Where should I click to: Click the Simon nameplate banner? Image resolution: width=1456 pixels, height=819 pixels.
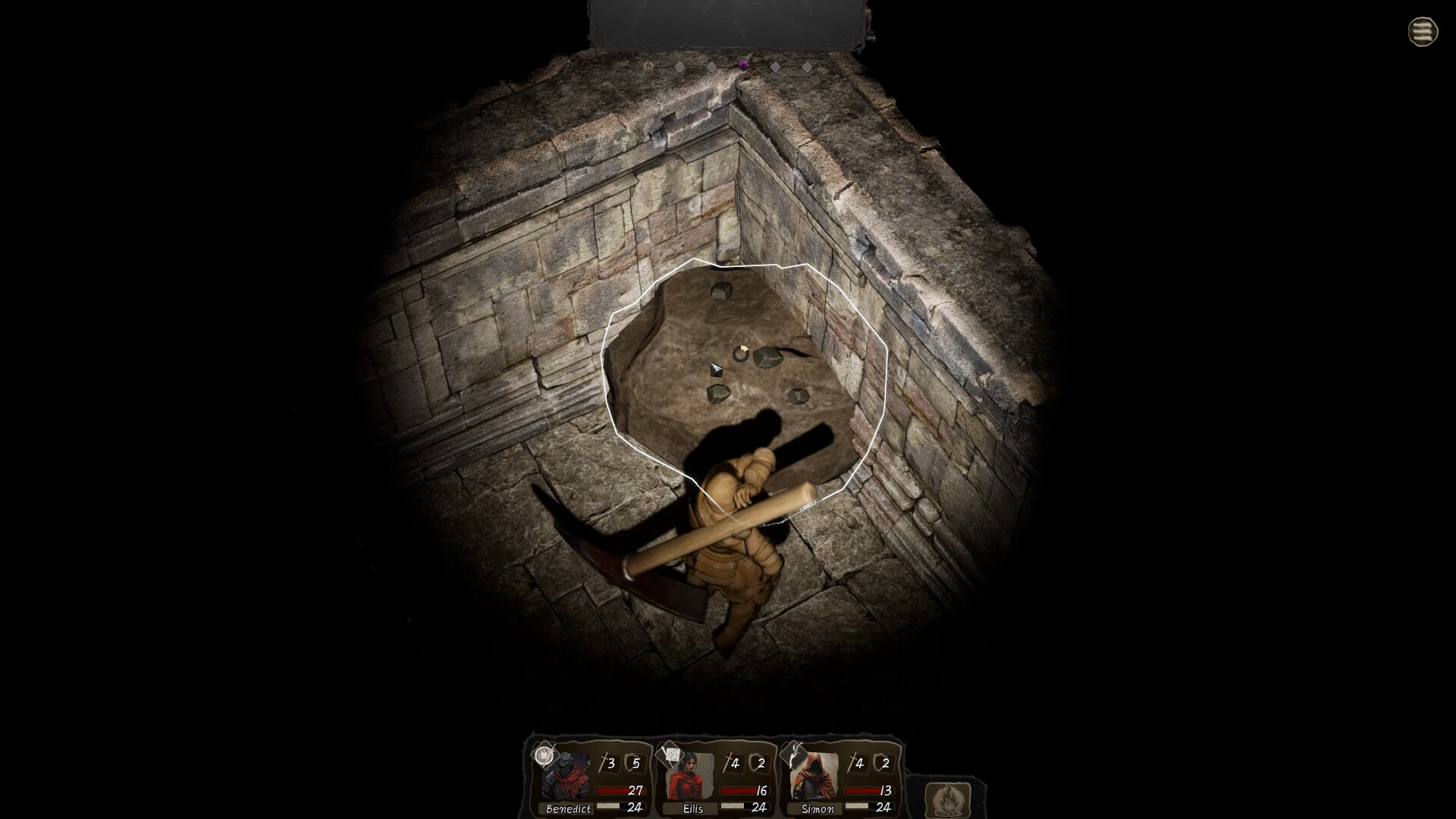[x=818, y=808]
